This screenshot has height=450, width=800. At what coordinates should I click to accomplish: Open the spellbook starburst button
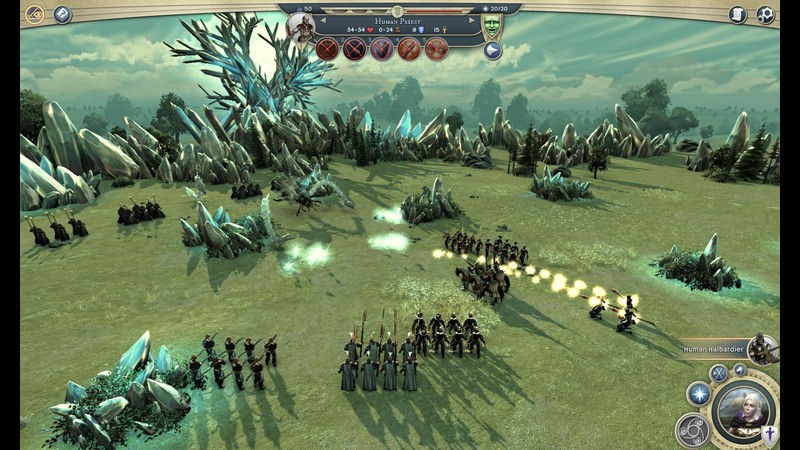click(699, 394)
